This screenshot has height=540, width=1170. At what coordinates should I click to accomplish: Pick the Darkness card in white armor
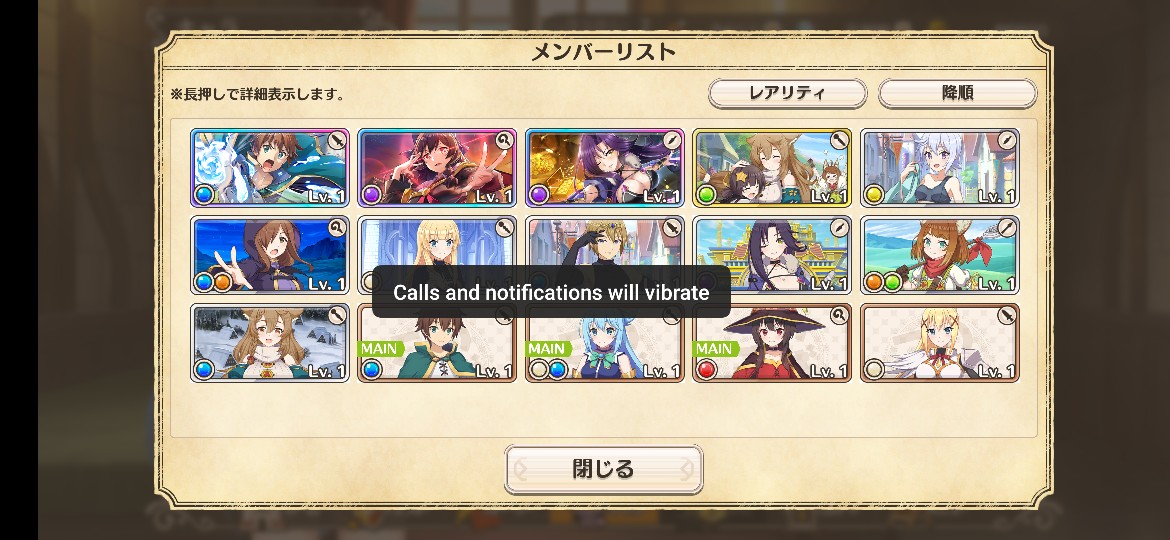(940, 343)
